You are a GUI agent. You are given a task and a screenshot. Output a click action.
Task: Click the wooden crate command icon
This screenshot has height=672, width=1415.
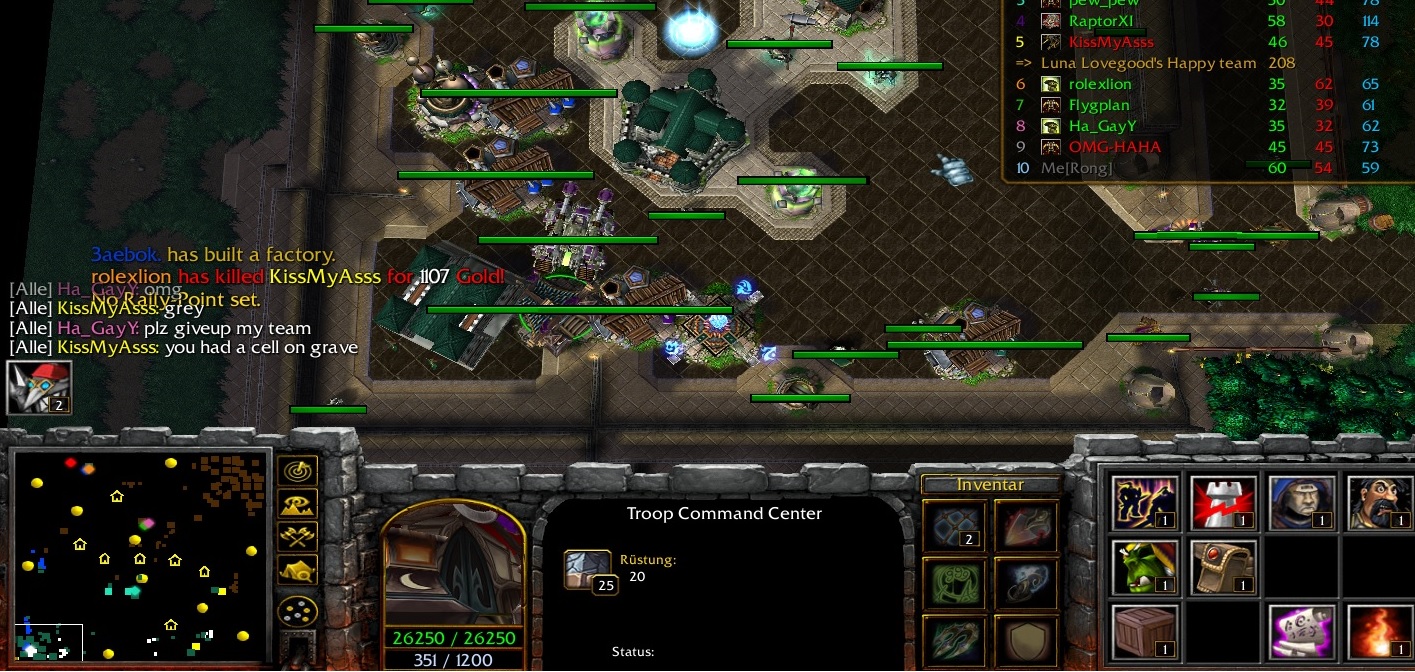click(1145, 632)
